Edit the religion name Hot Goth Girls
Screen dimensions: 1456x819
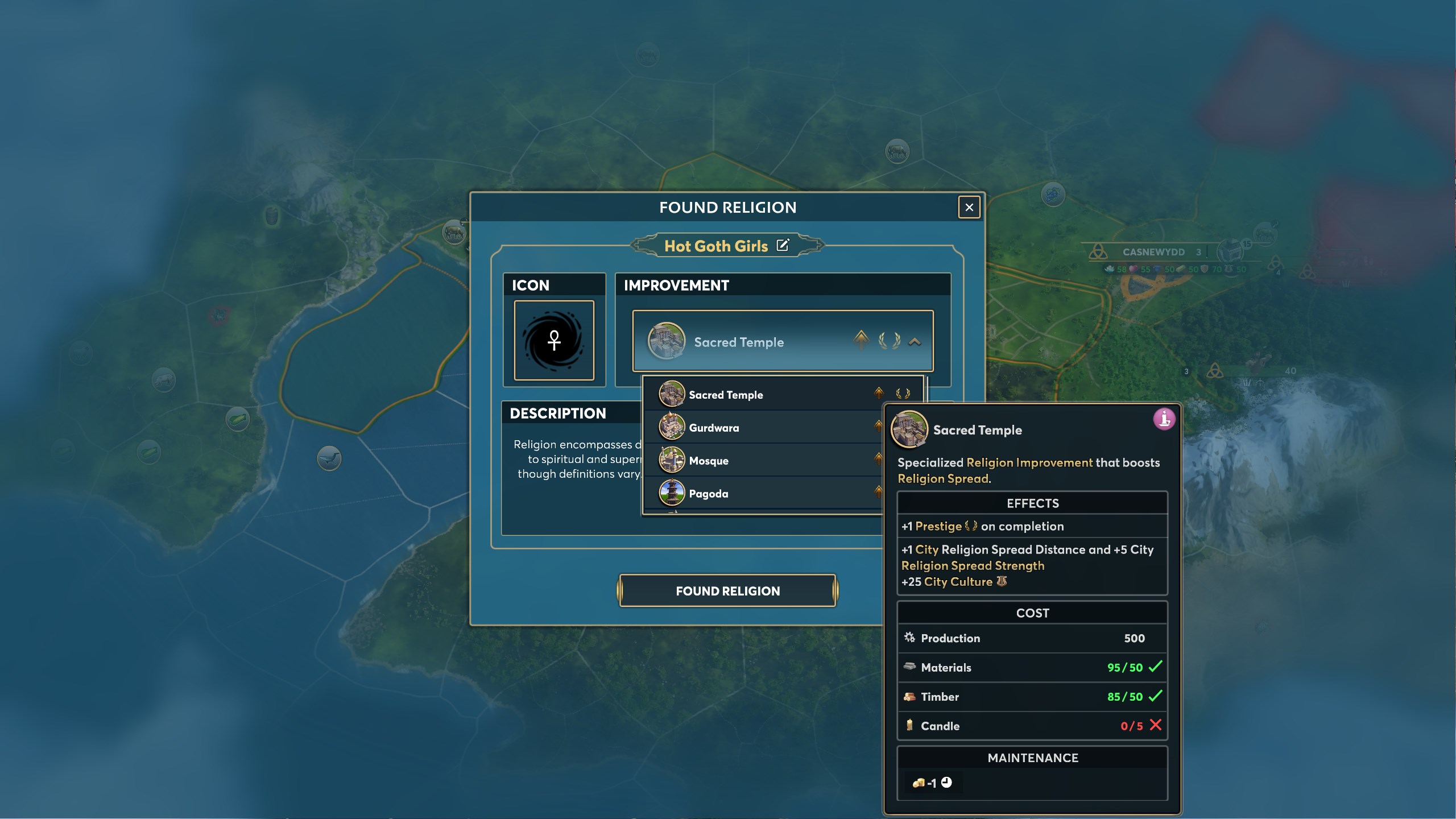783,245
